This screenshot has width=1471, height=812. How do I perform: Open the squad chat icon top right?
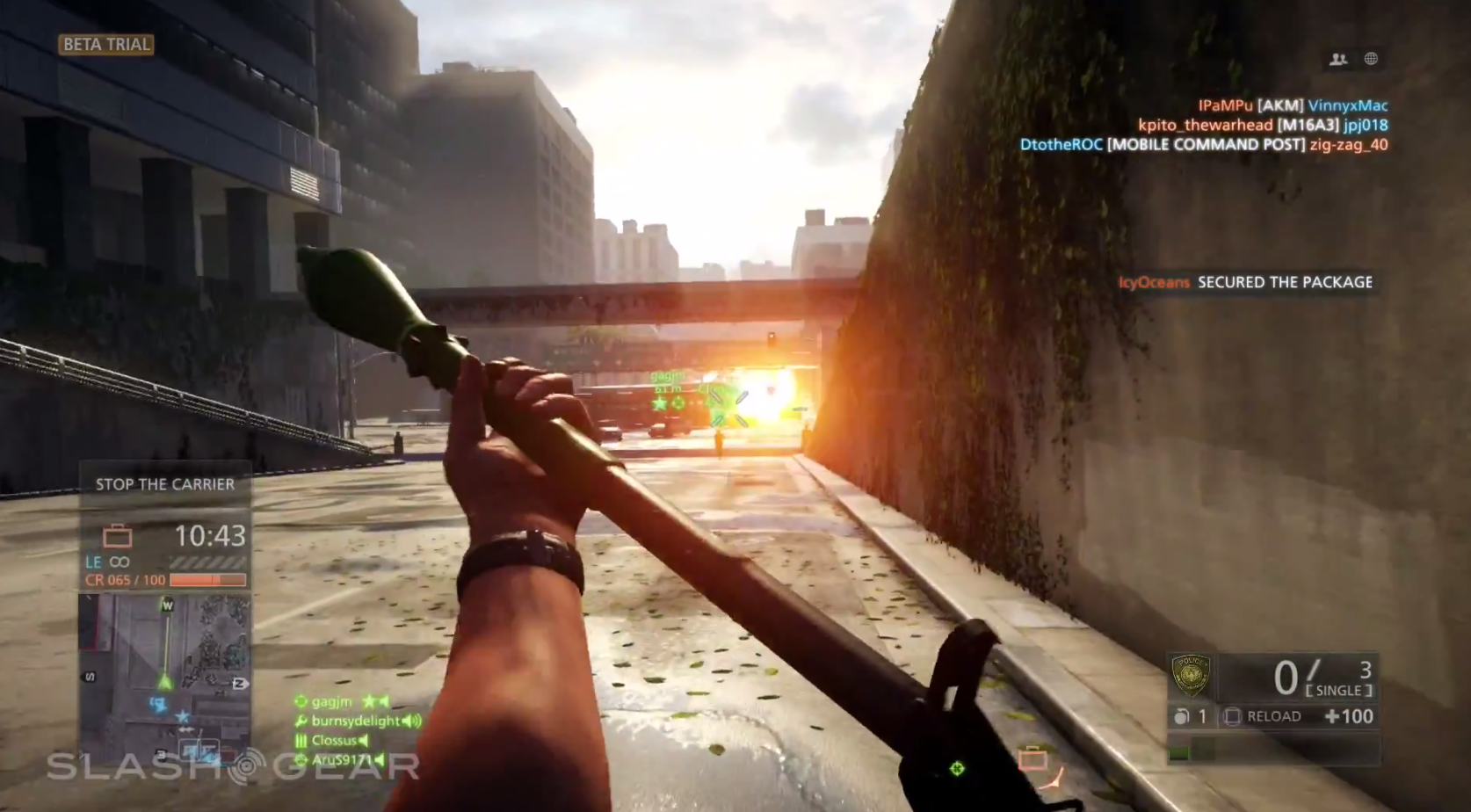pyautogui.click(x=1337, y=59)
